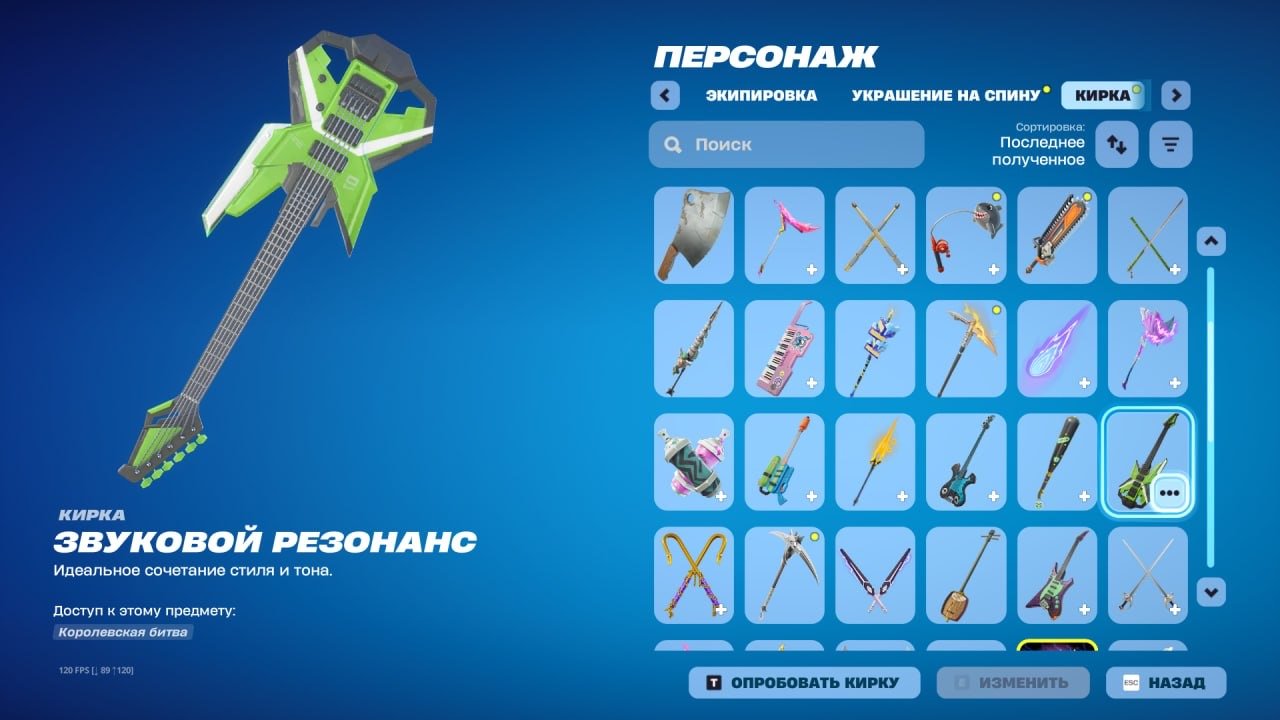
Task: Select the spray cans pickaxe
Action: 694,461
